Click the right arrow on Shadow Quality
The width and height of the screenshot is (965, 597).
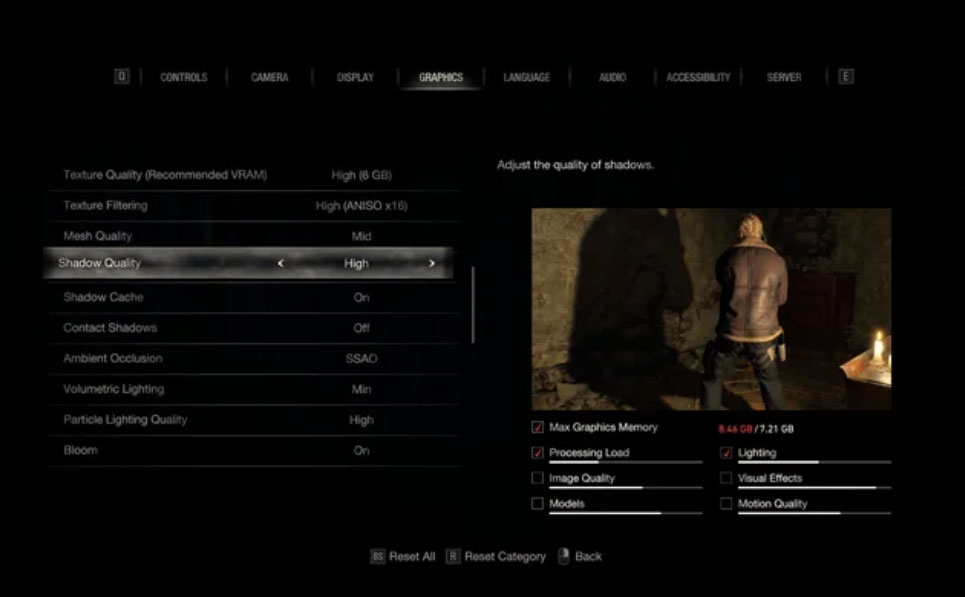click(x=432, y=264)
